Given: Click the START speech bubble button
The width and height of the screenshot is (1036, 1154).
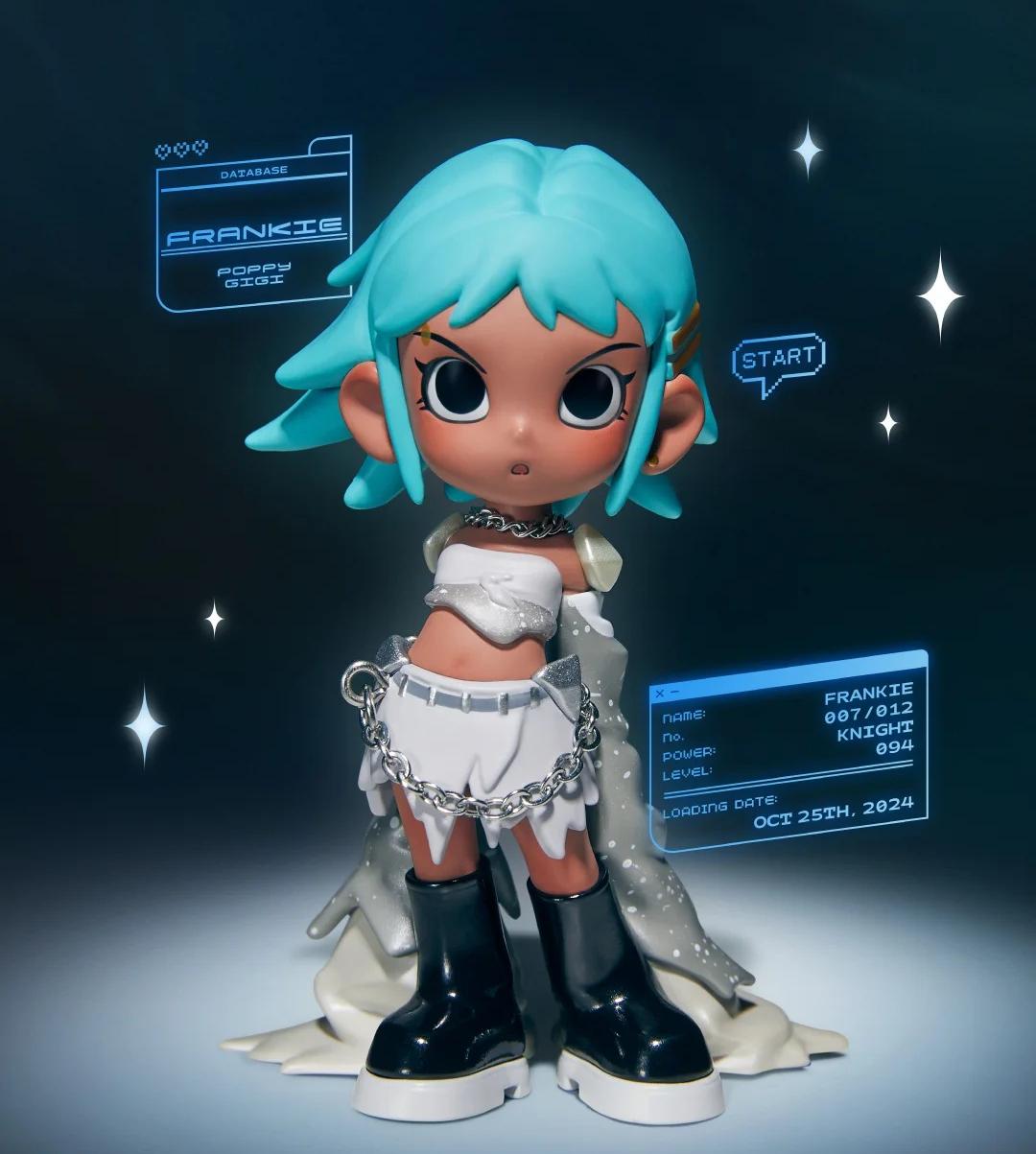Looking at the screenshot, I should pos(778,360).
